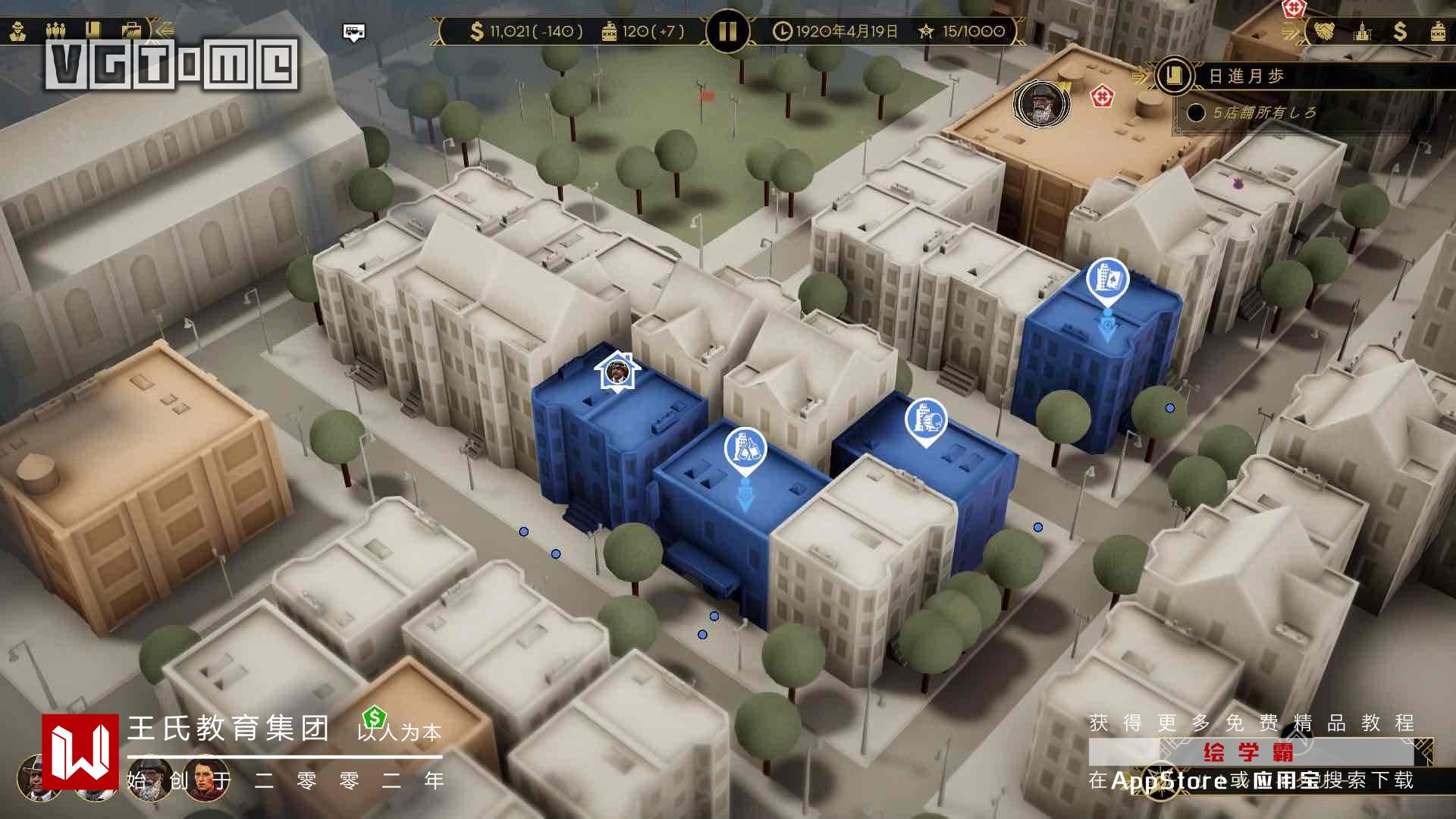Open the boss profile icon with fedora
The height and width of the screenshot is (819, 1456).
(x=18, y=31)
